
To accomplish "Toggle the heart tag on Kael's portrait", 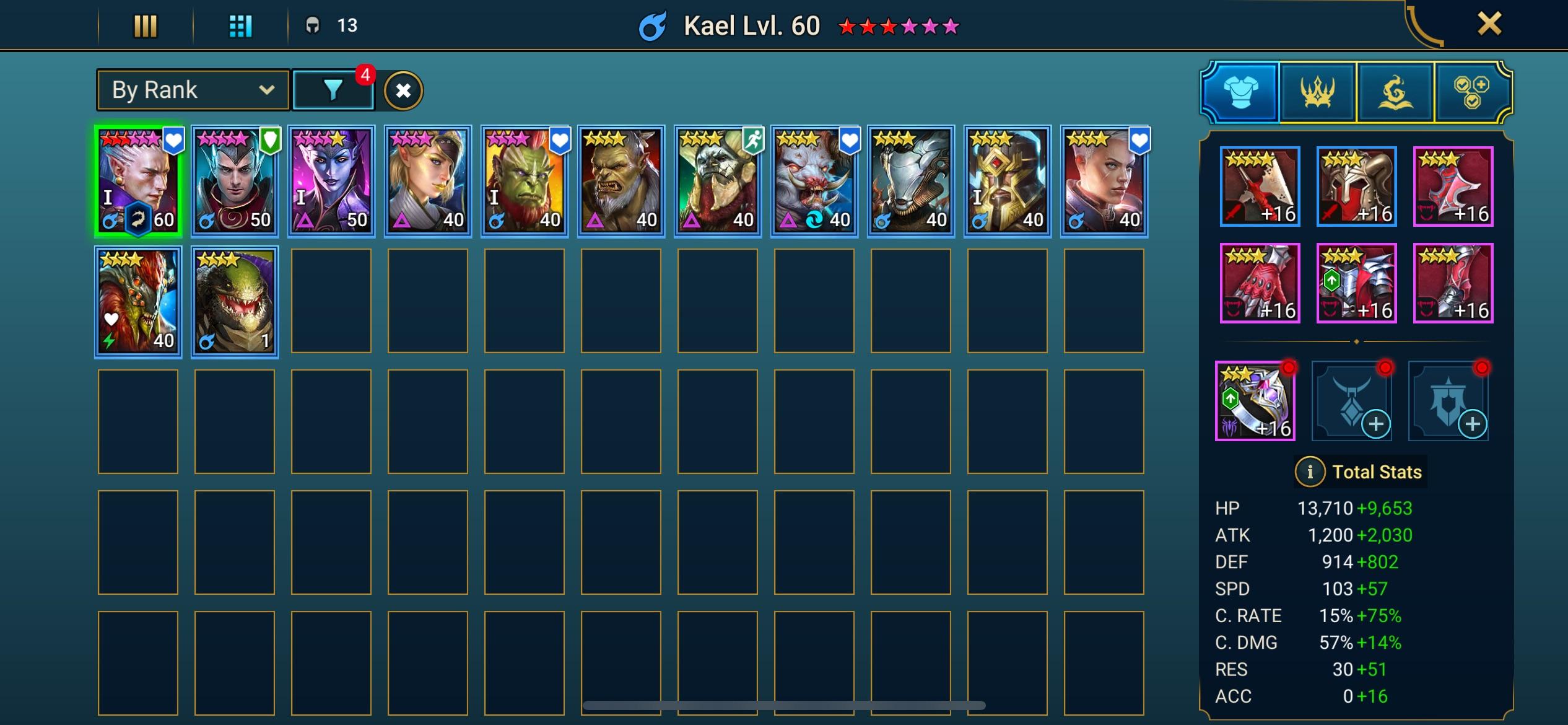I will click(175, 139).
